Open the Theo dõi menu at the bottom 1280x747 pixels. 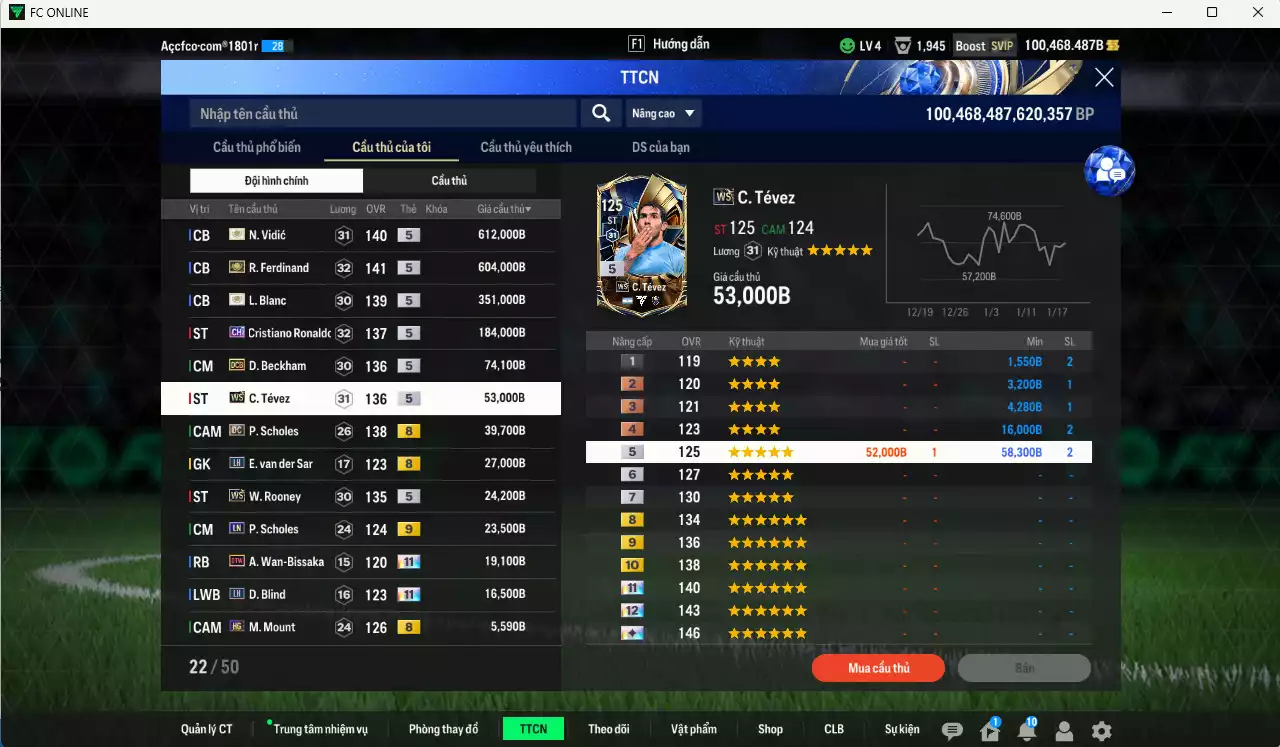609,729
